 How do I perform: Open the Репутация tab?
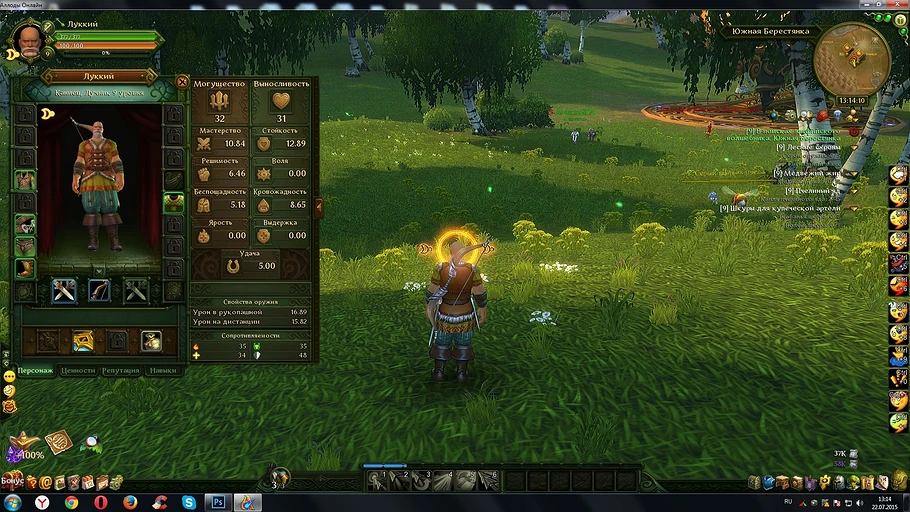[120, 370]
